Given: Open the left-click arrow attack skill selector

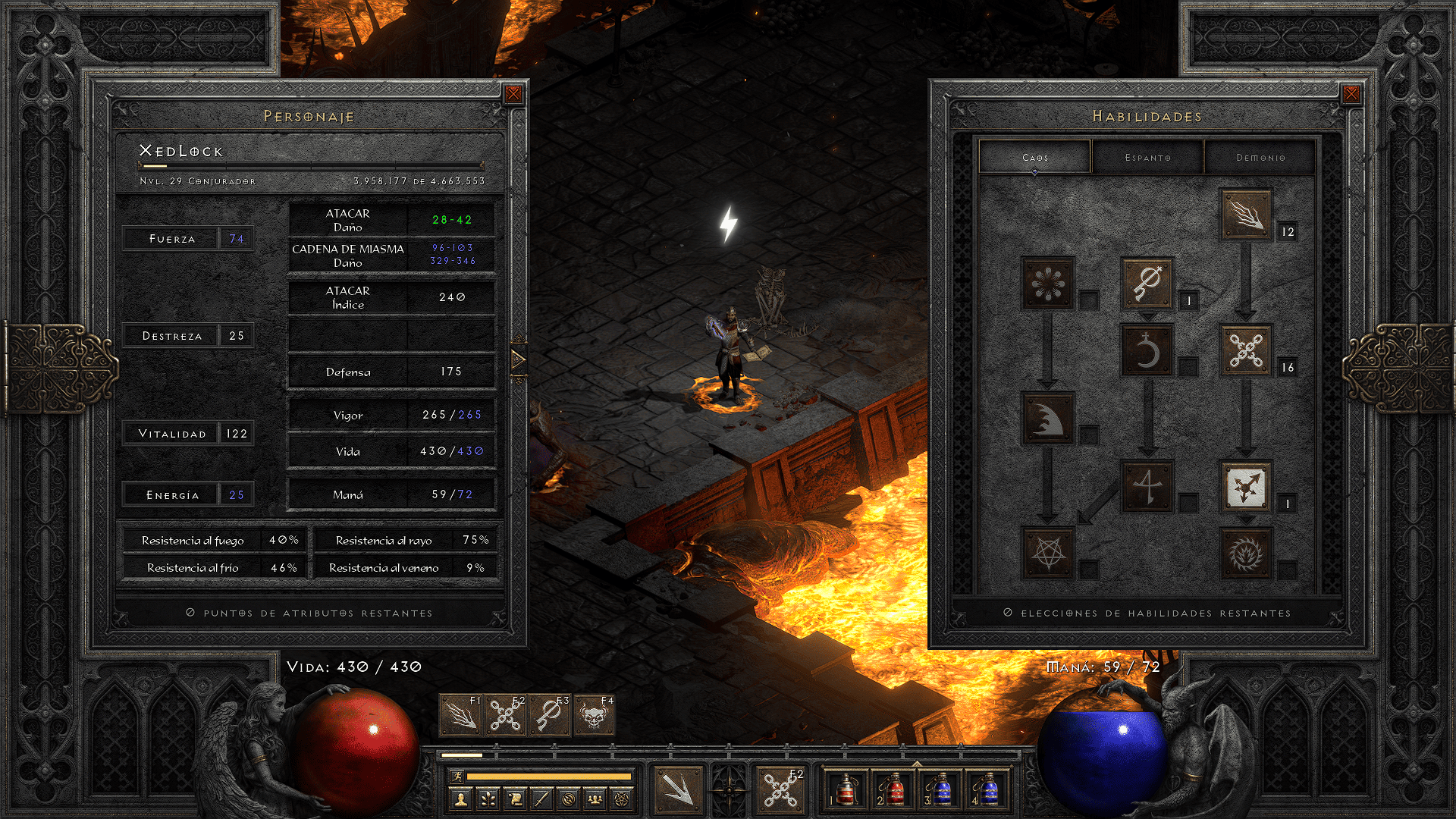Looking at the screenshot, I should coord(678,789).
